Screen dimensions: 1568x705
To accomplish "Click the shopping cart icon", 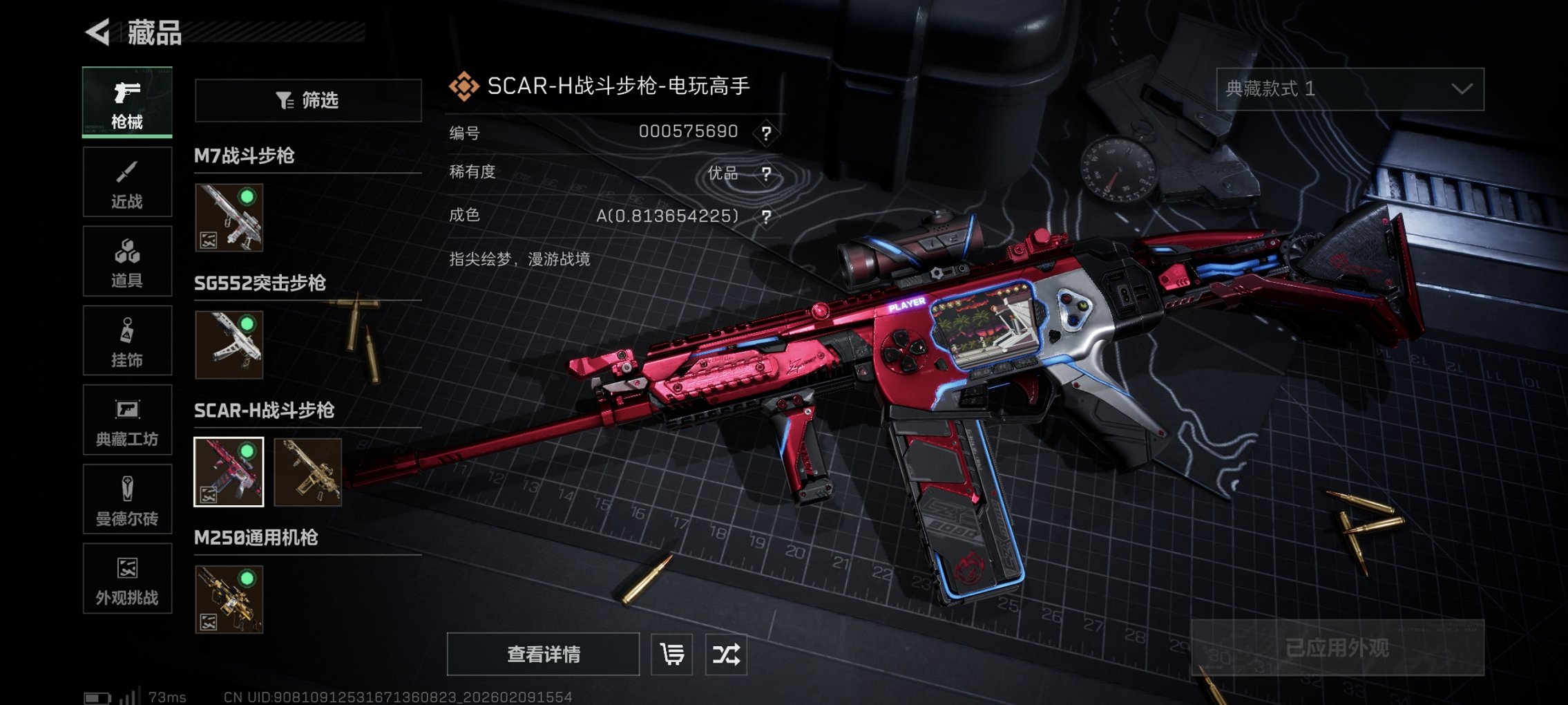I will [671, 652].
